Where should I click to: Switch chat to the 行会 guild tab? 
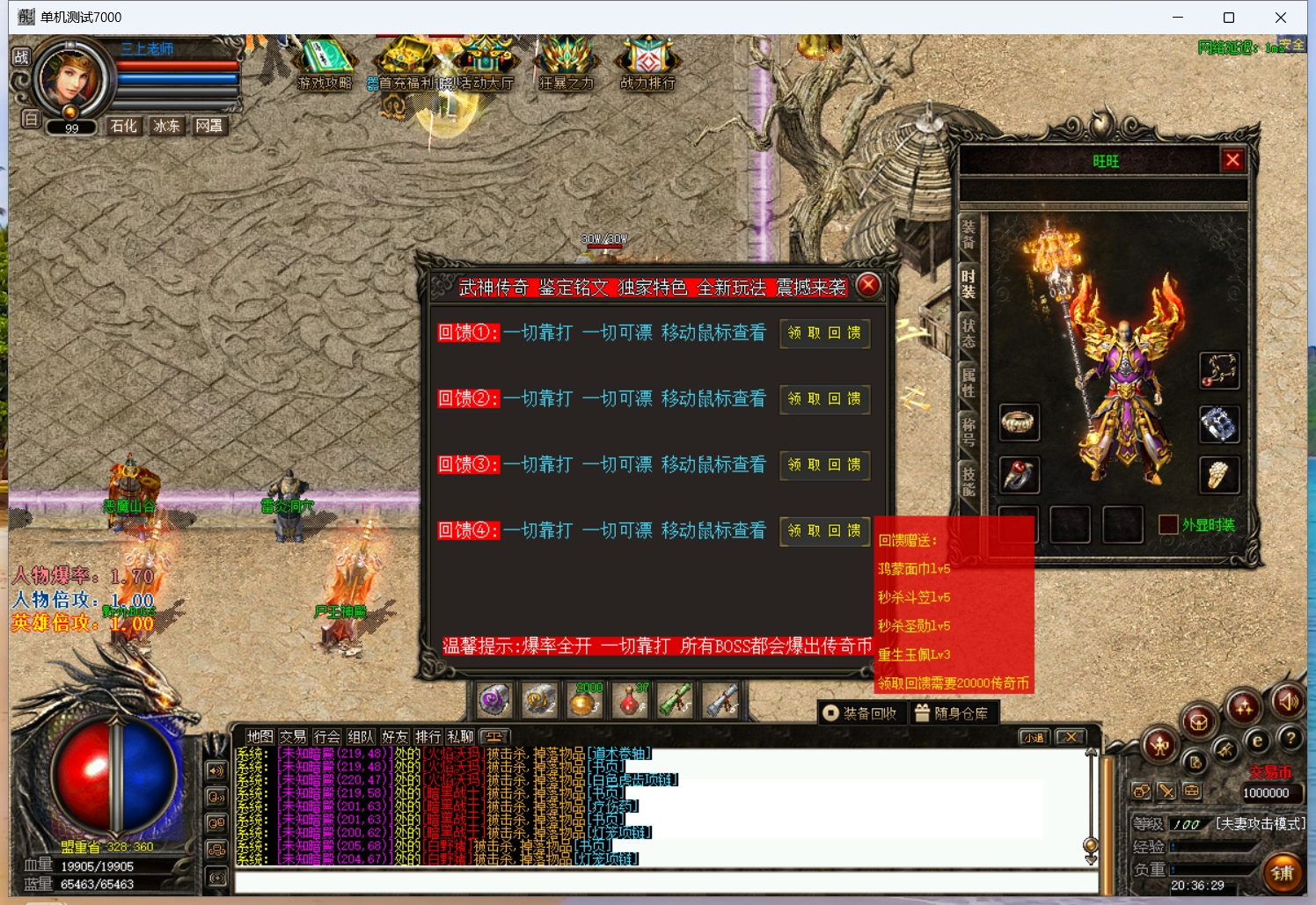click(x=326, y=737)
